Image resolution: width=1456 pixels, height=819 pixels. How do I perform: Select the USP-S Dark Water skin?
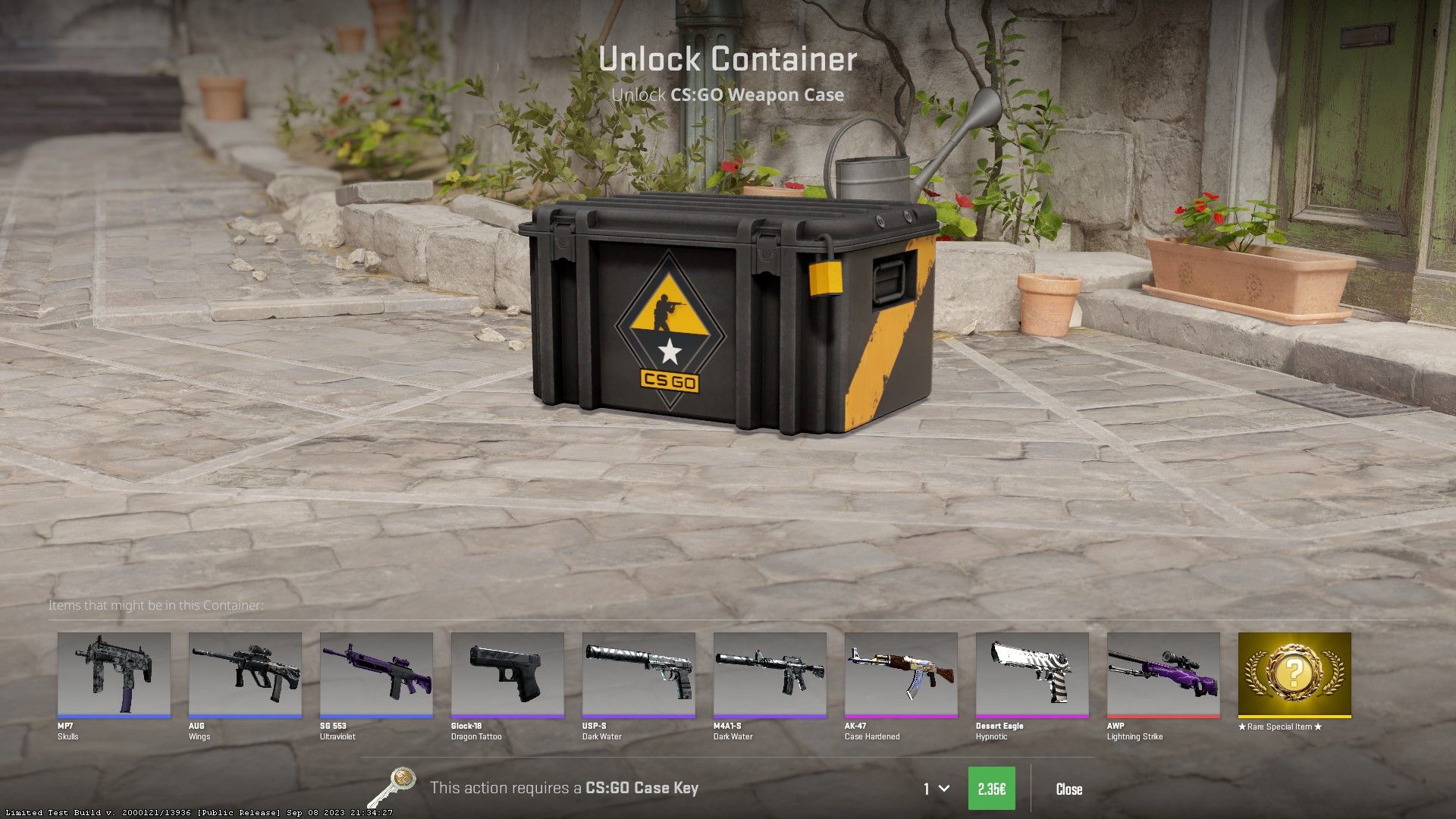pos(639,674)
